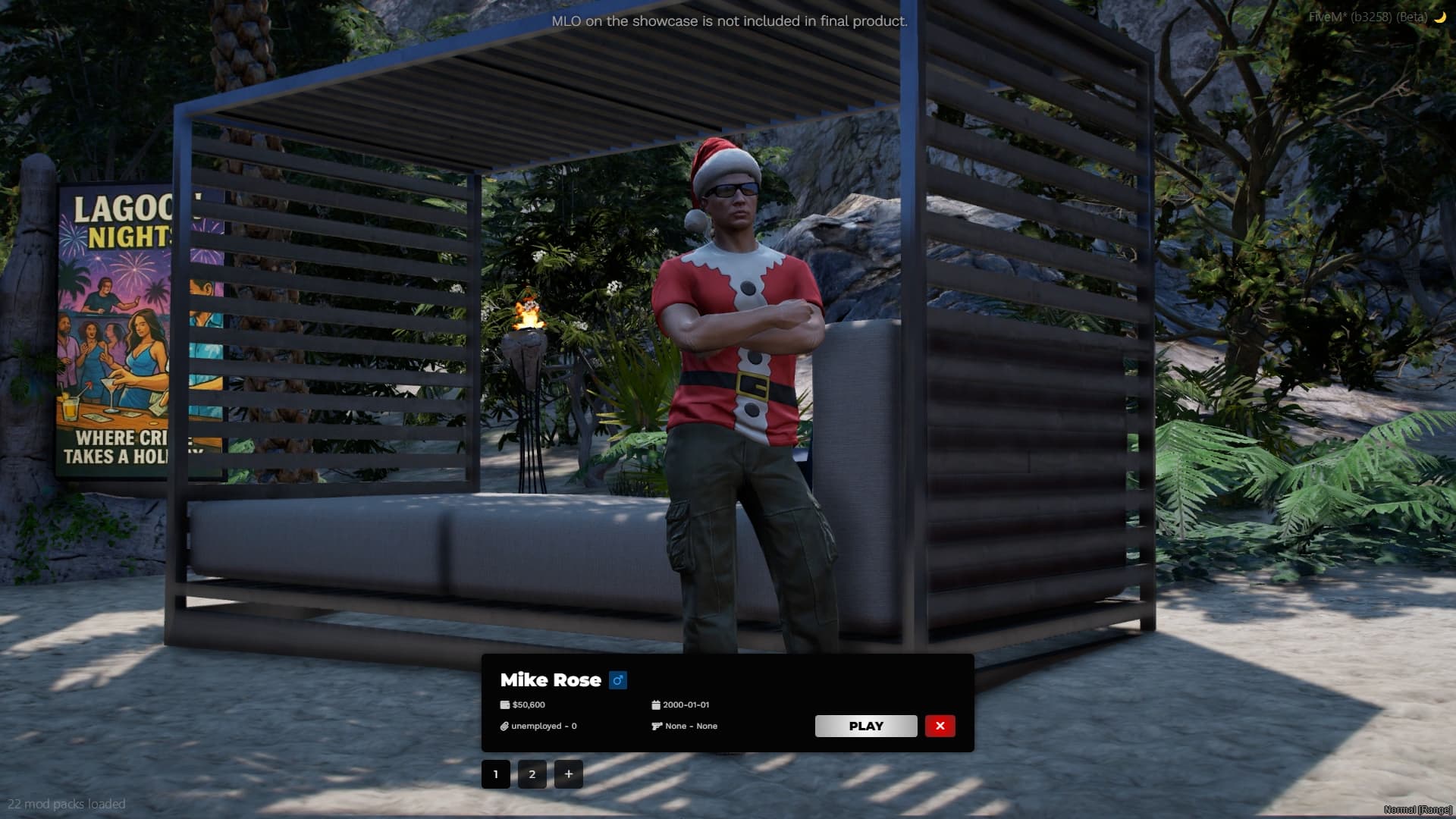Image resolution: width=1456 pixels, height=819 pixels.
Task: Select character slot 1
Action: coord(496,774)
